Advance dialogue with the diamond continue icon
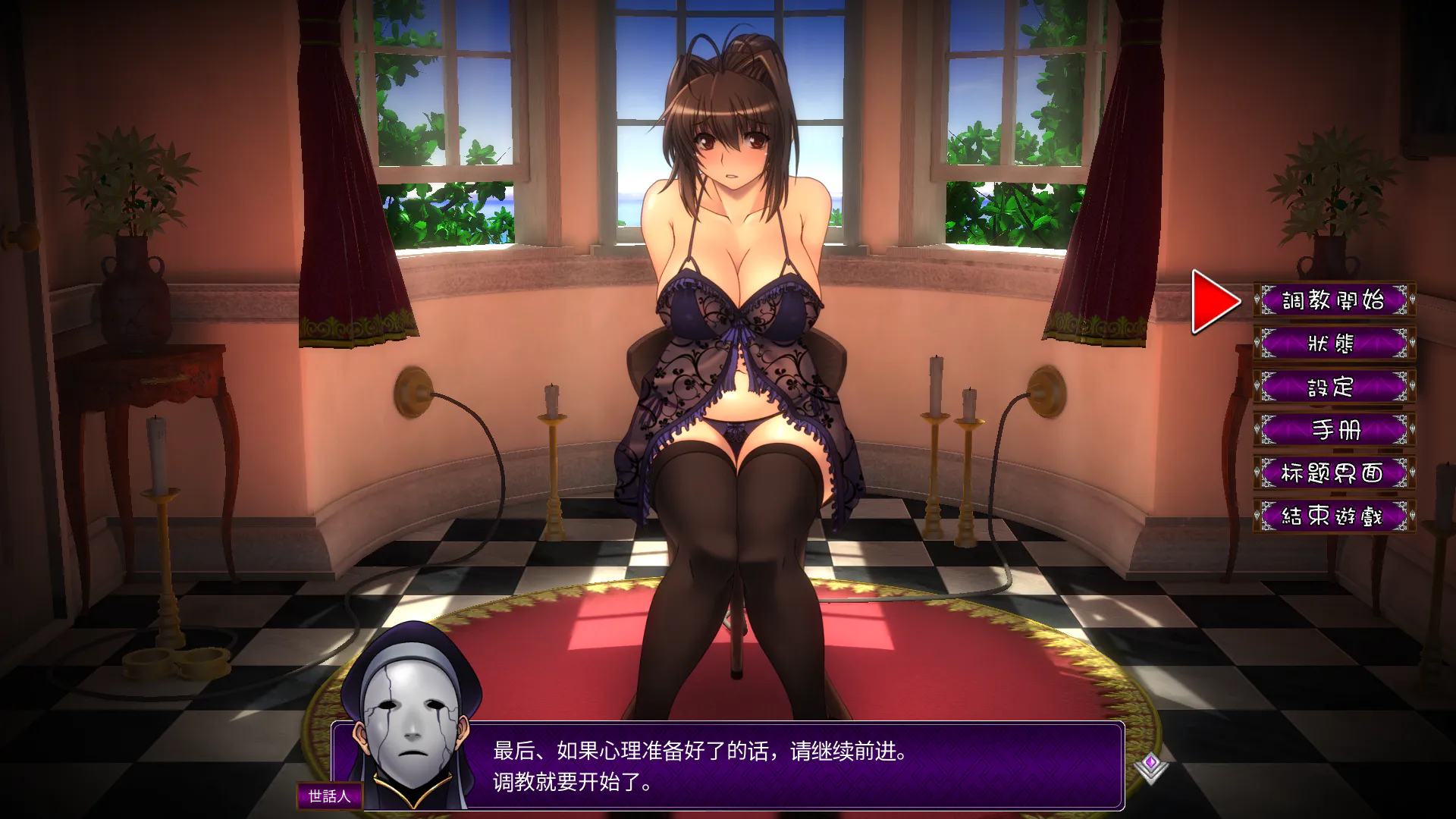This screenshot has width=1456, height=819. point(1150,767)
